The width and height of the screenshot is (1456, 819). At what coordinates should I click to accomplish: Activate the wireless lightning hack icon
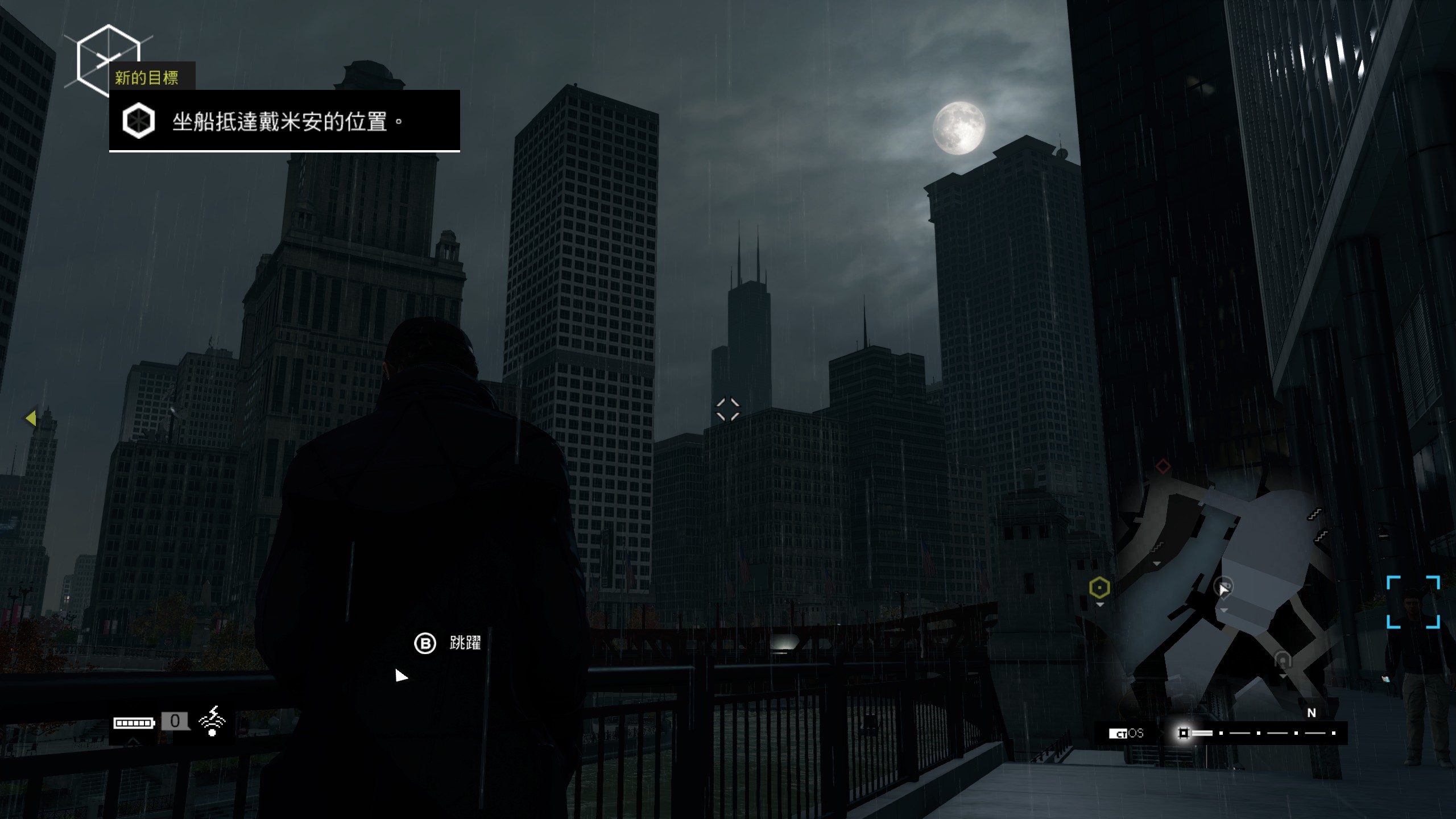click(212, 721)
